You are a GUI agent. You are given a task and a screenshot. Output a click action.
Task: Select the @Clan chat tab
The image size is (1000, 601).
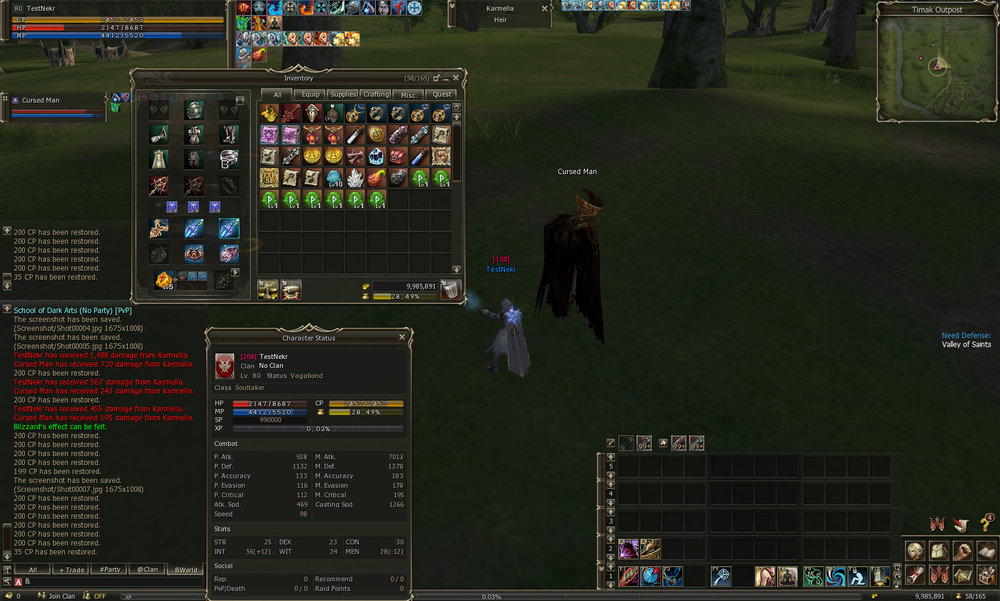tap(148, 569)
